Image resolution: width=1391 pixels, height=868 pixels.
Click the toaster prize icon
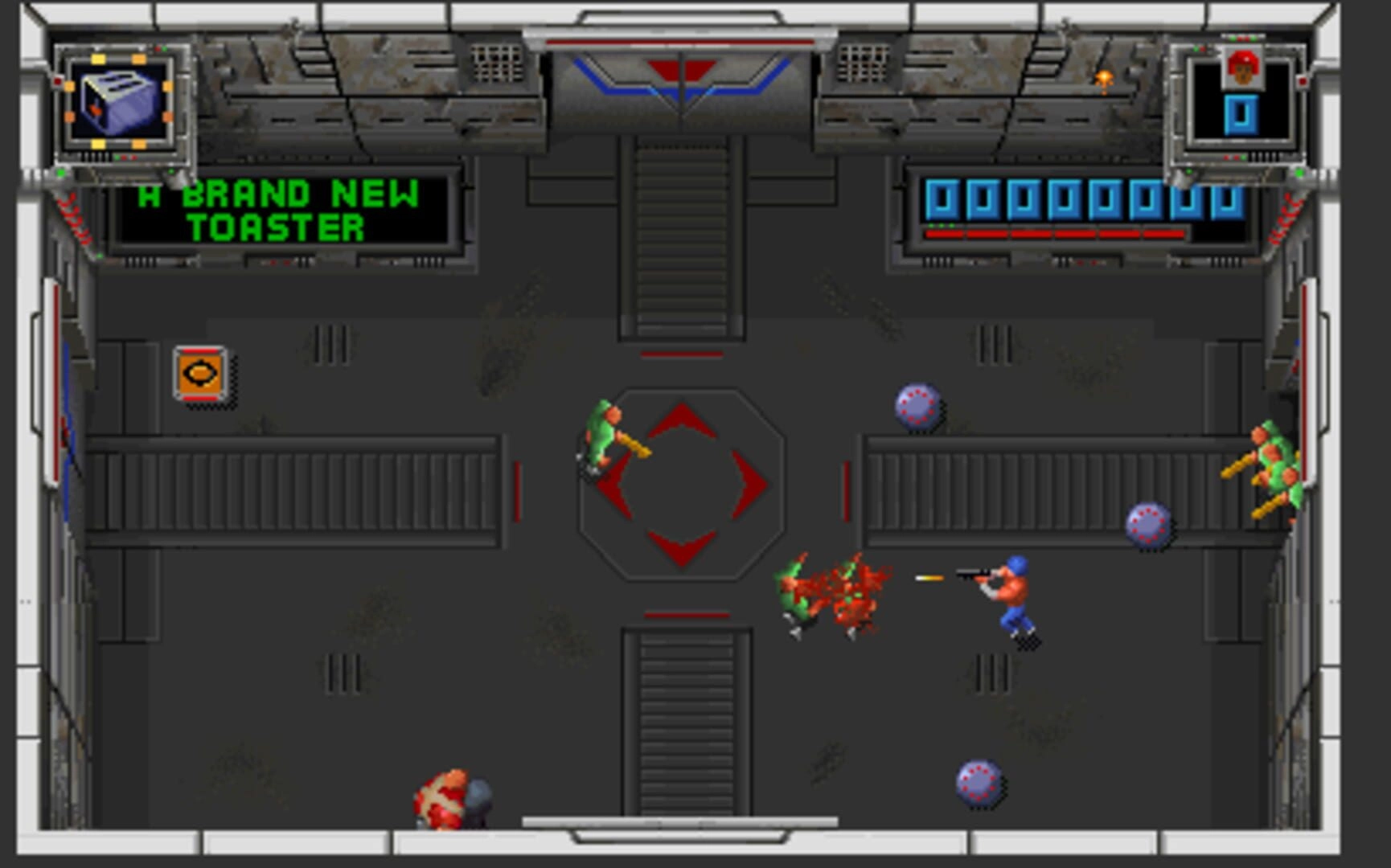click(119, 102)
